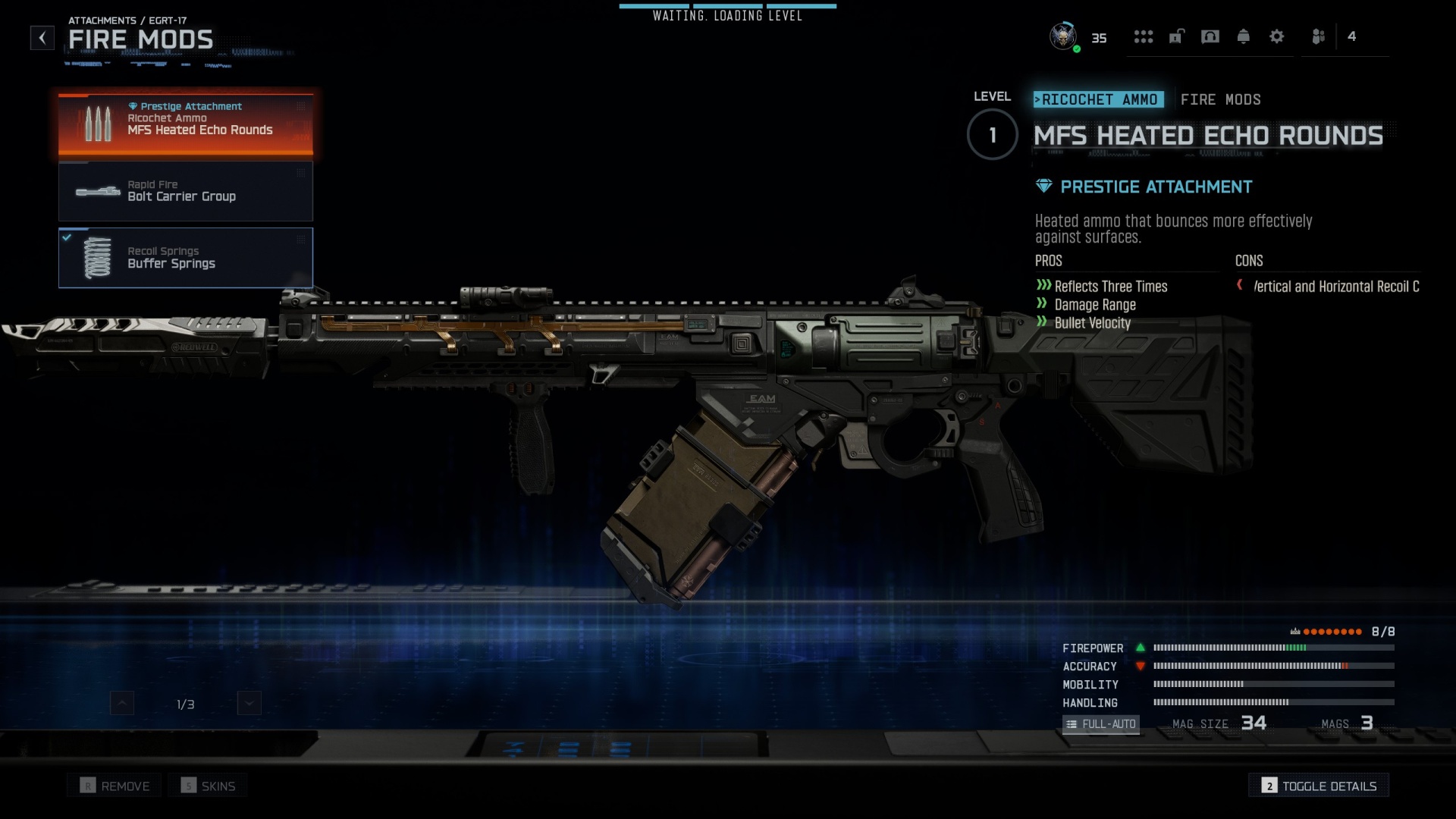Switch to the FIRE MODS tab
This screenshot has width=1456, height=819.
pos(1221,99)
